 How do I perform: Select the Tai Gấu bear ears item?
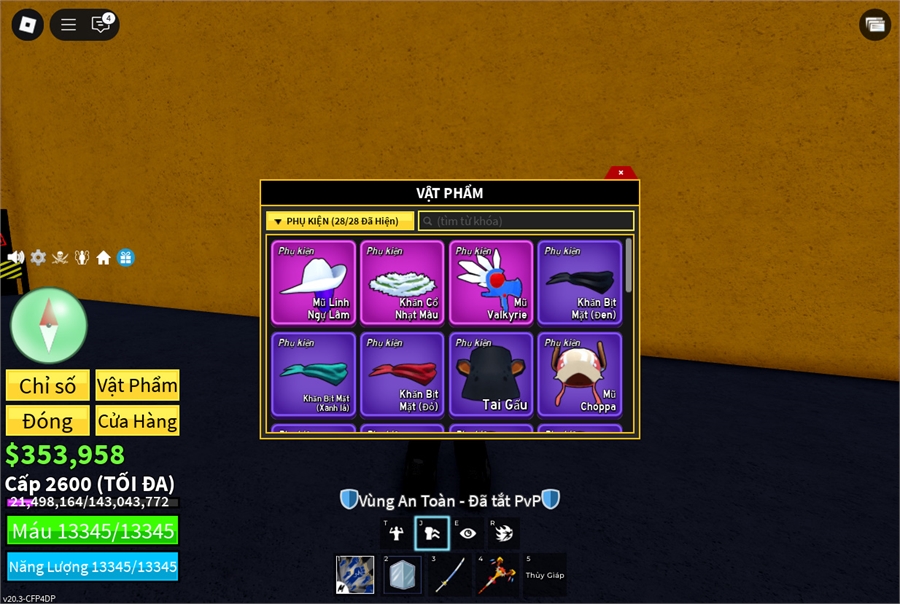point(491,374)
